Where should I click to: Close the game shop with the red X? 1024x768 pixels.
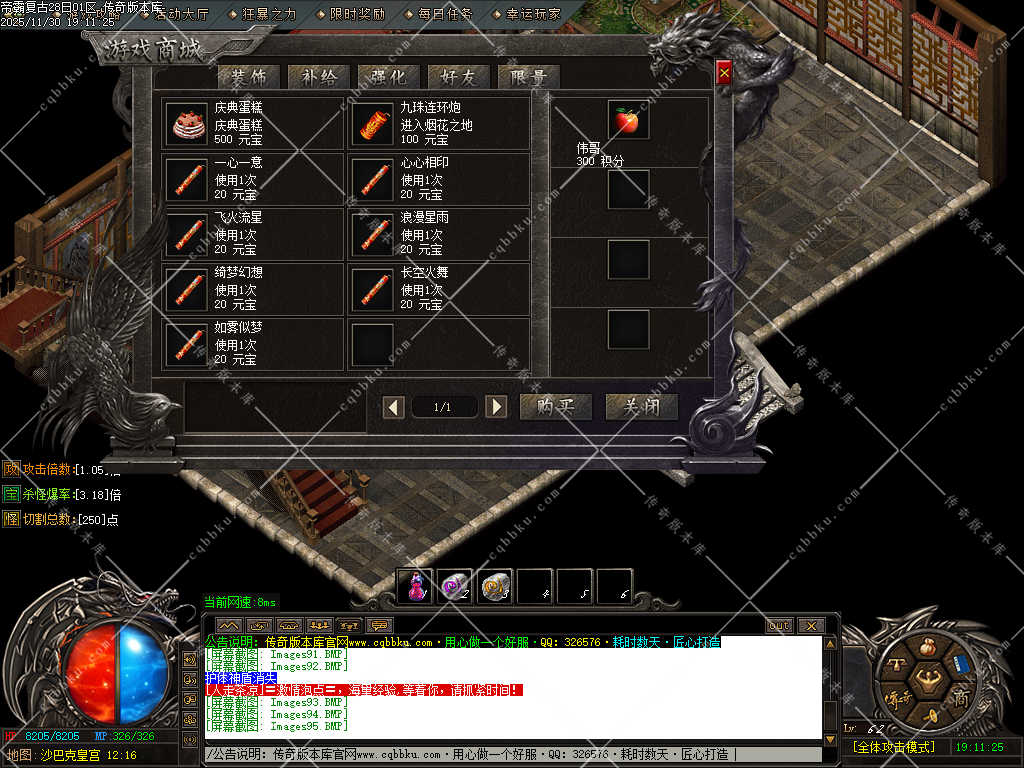pos(724,72)
